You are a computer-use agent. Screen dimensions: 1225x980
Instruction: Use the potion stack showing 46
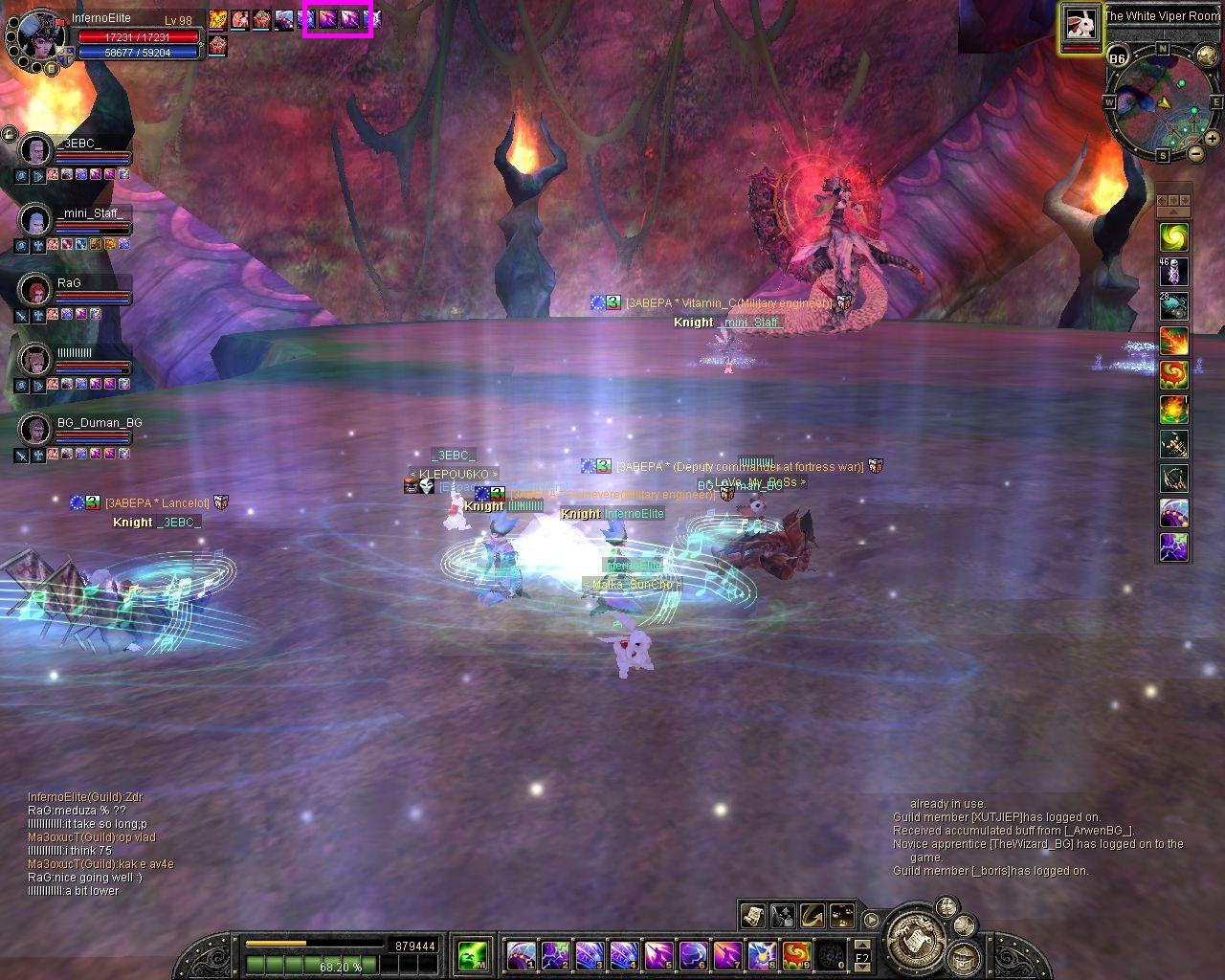pyautogui.click(x=1174, y=272)
